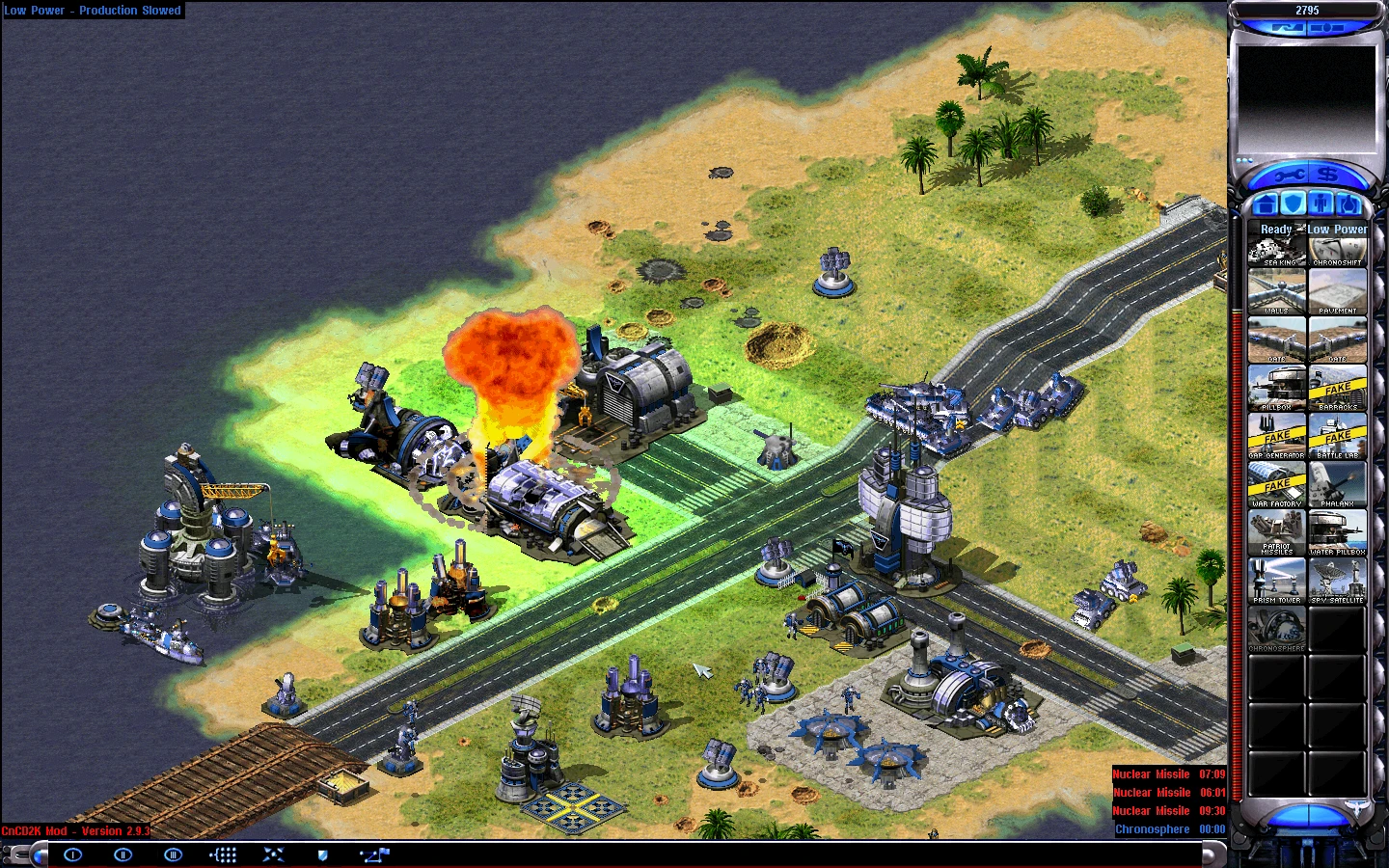
Task: Choose the Fake Barracks build icon
Action: pyautogui.click(x=1337, y=388)
